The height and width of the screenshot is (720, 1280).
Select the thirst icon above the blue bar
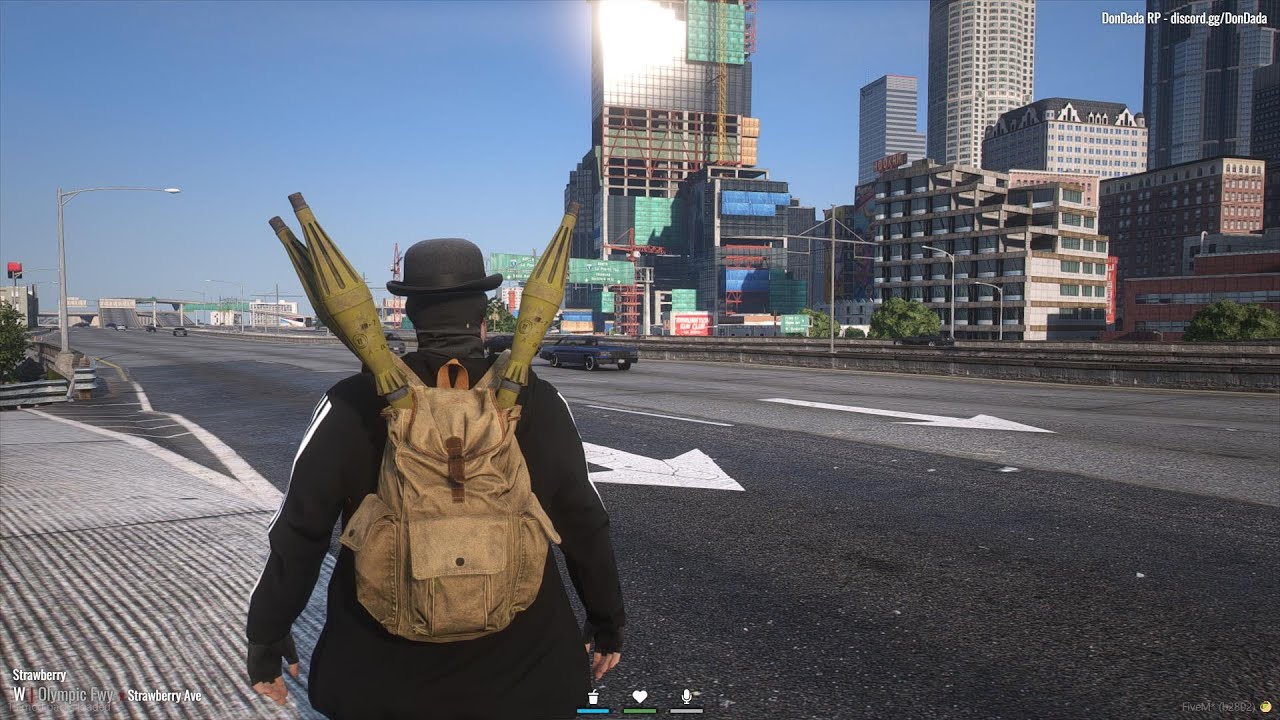click(x=592, y=696)
